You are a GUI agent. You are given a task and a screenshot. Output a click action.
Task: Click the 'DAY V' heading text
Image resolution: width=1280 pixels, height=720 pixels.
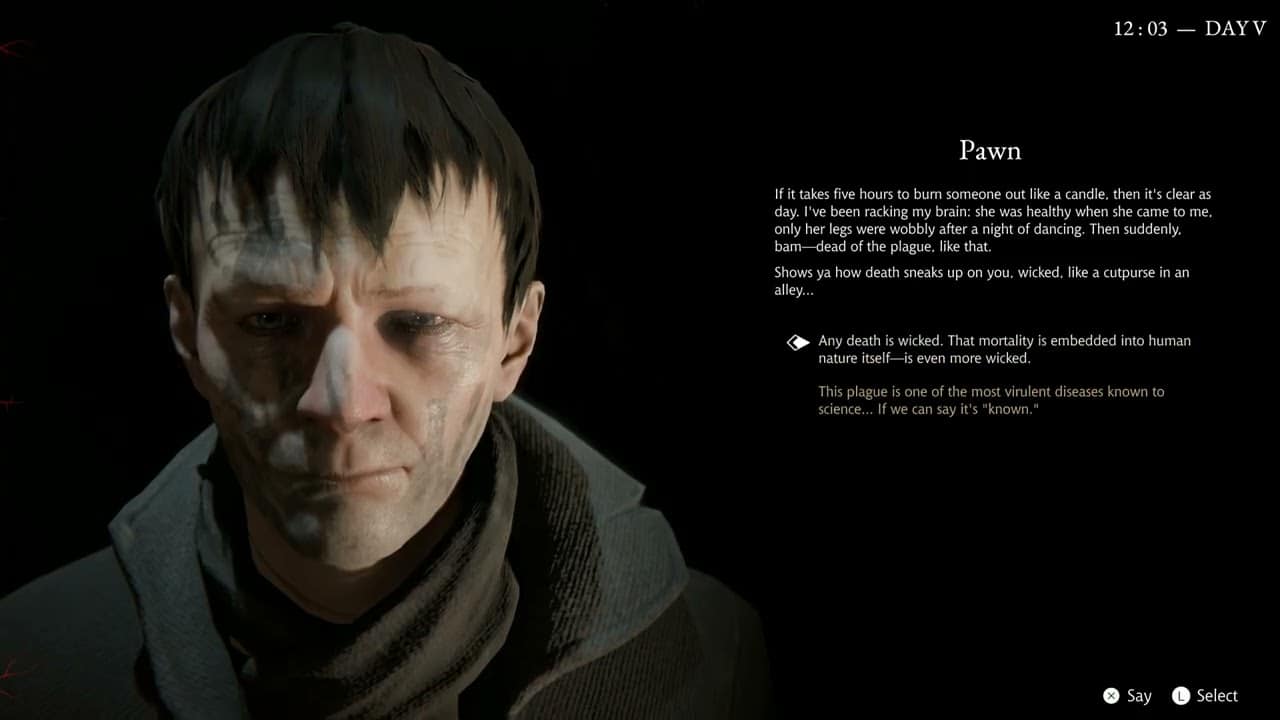(1233, 28)
